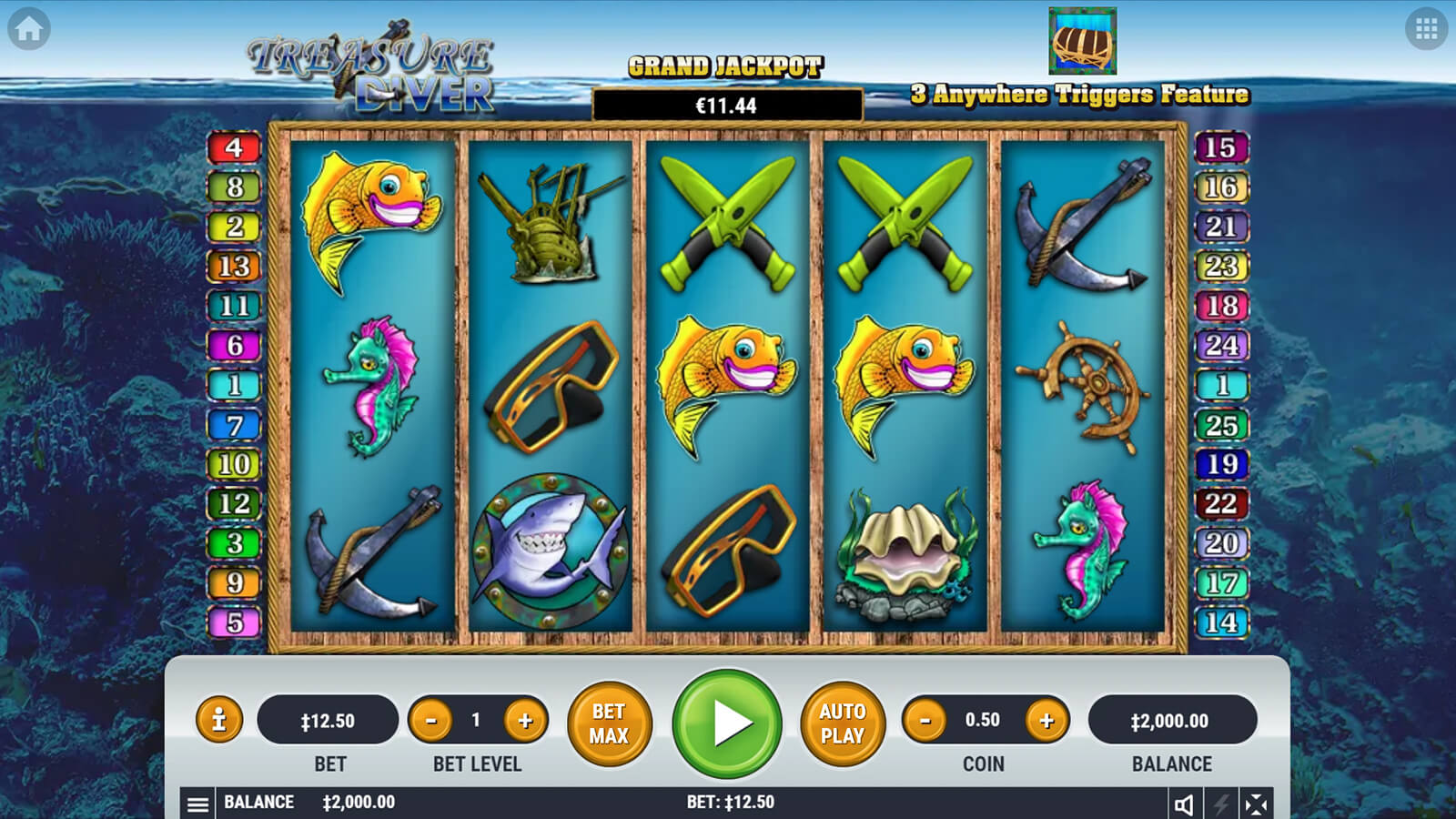Increase the bet level
1456x819 pixels.
tap(525, 721)
